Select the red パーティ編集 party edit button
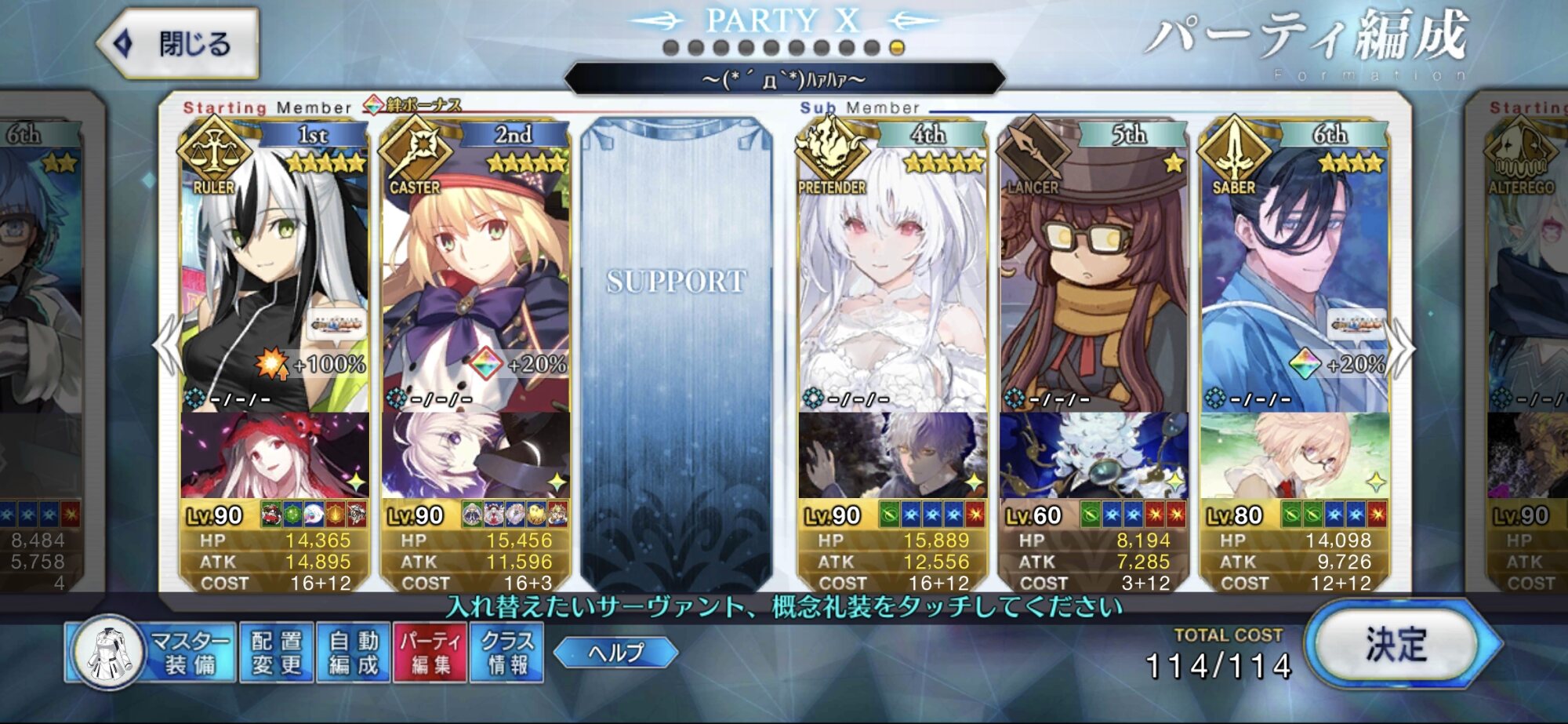Screen dimensions: 1568x724 [x=430, y=653]
